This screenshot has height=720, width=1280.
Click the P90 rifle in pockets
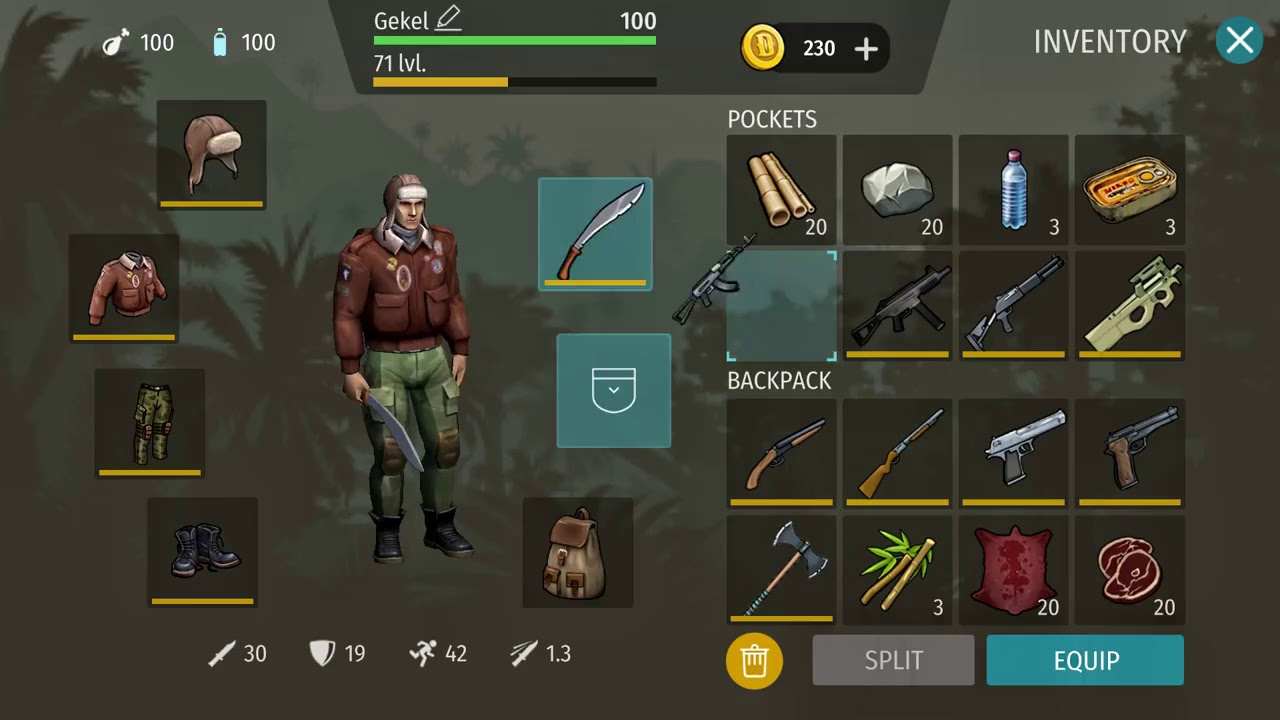(1129, 305)
